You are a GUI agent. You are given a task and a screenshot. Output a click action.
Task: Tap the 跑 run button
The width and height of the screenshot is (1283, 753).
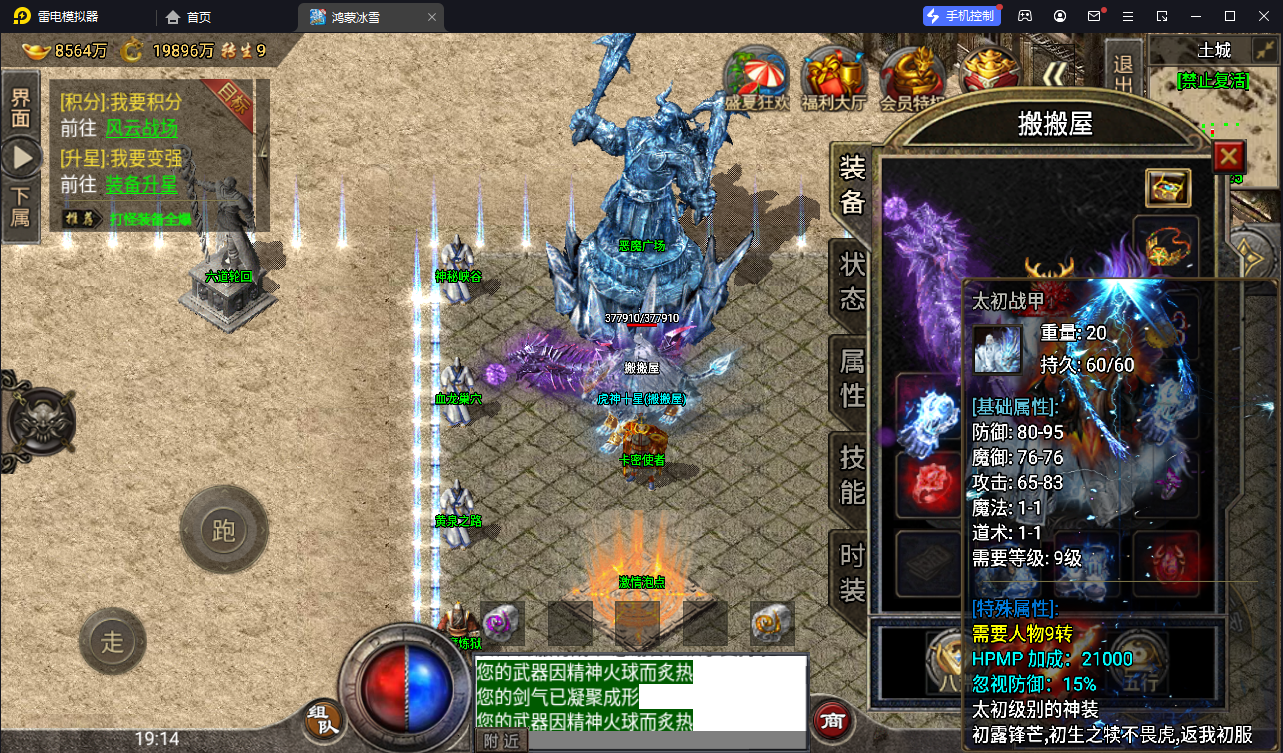(223, 530)
